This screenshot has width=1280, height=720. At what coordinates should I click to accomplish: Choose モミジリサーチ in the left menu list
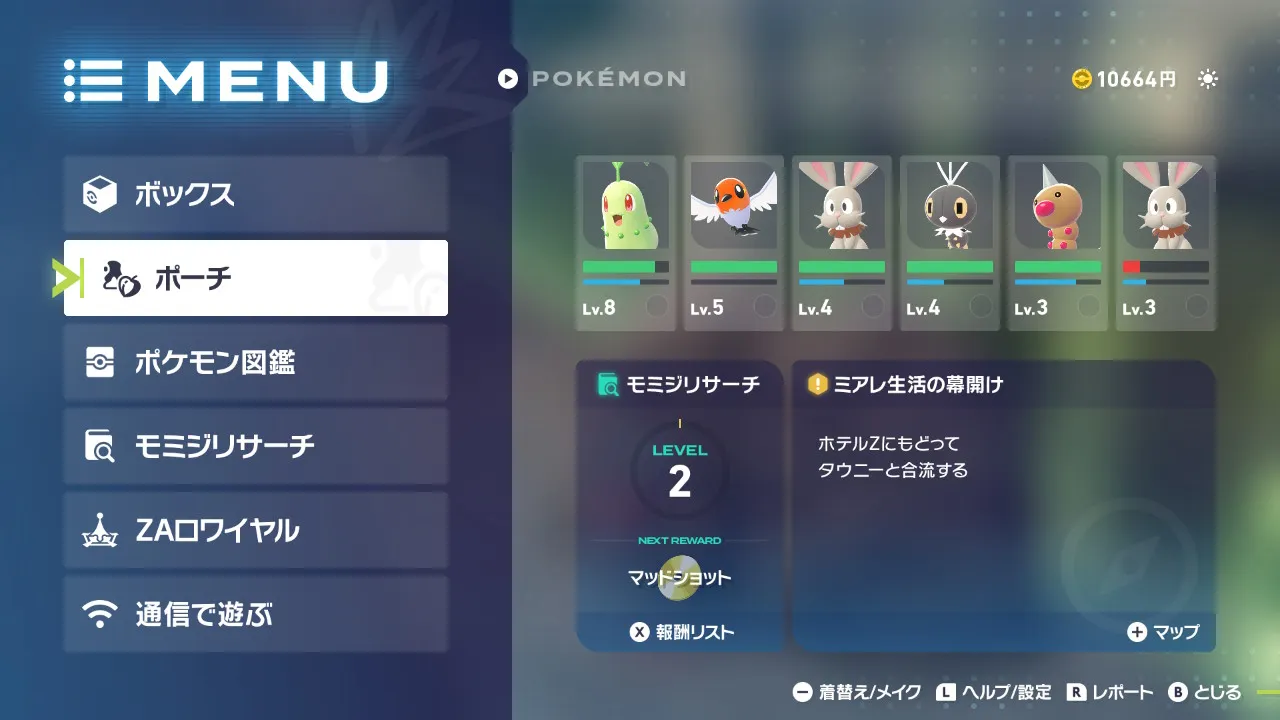[x=255, y=446]
